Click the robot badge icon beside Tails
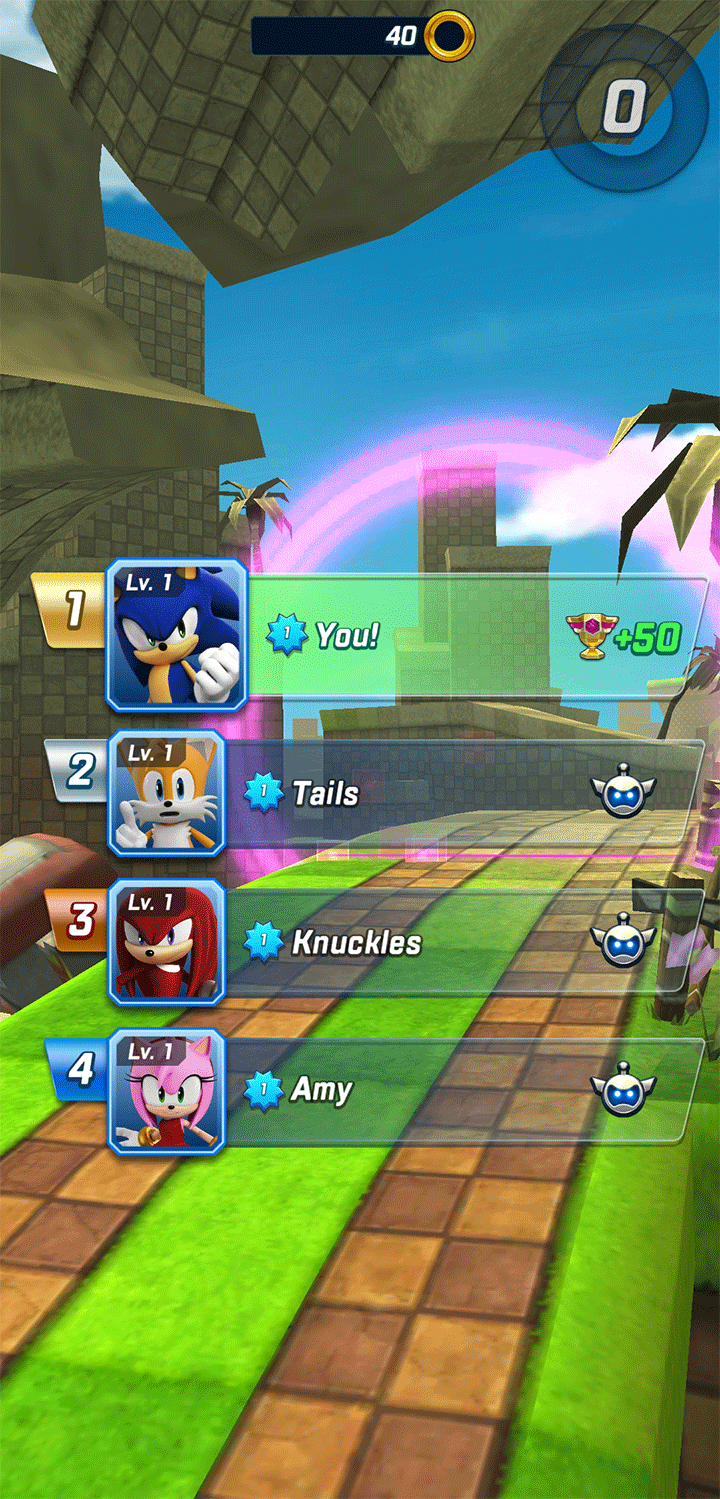The height and width of the screenshot is (1499, 720). click(x=622, y=793)
